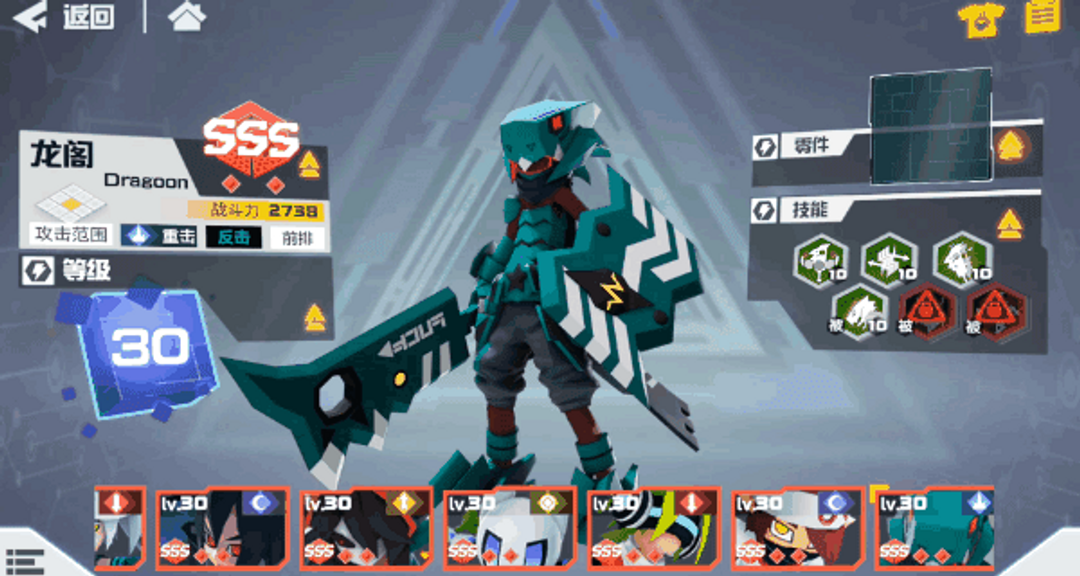
Task: Select the green passive skill marked 被
Action: point(855,310)
